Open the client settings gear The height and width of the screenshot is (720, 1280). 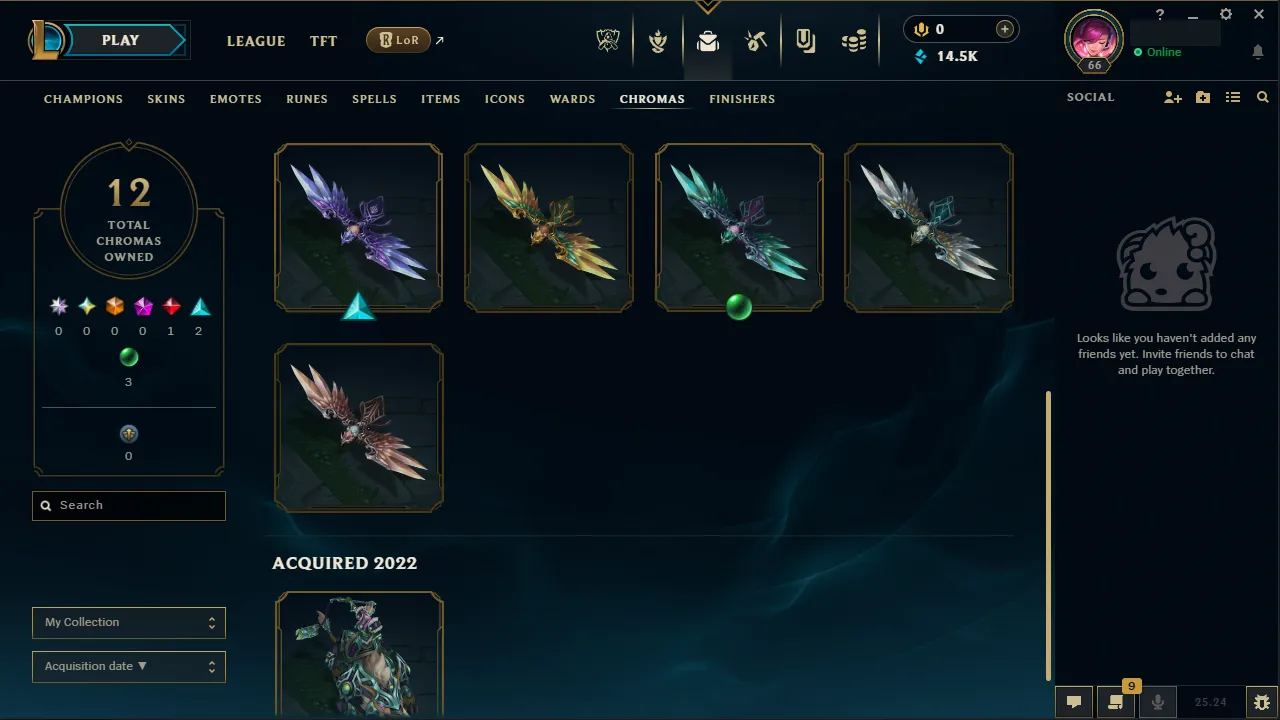tap(1225, 14)
